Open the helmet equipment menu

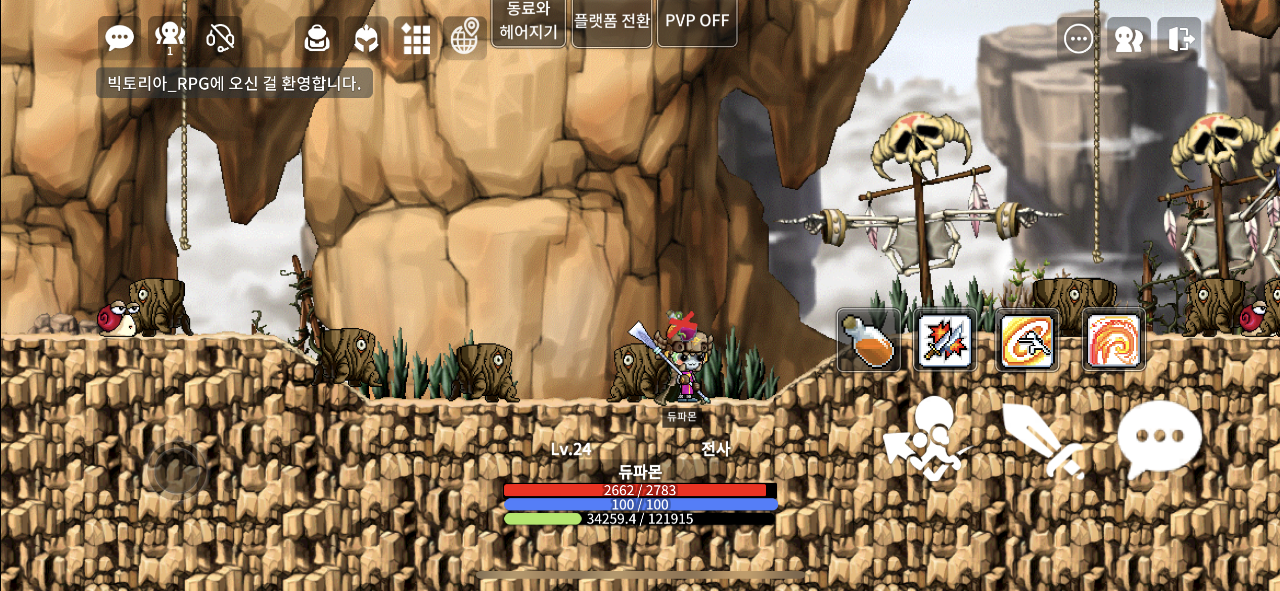pyautogui.click(x=367, y=38)
